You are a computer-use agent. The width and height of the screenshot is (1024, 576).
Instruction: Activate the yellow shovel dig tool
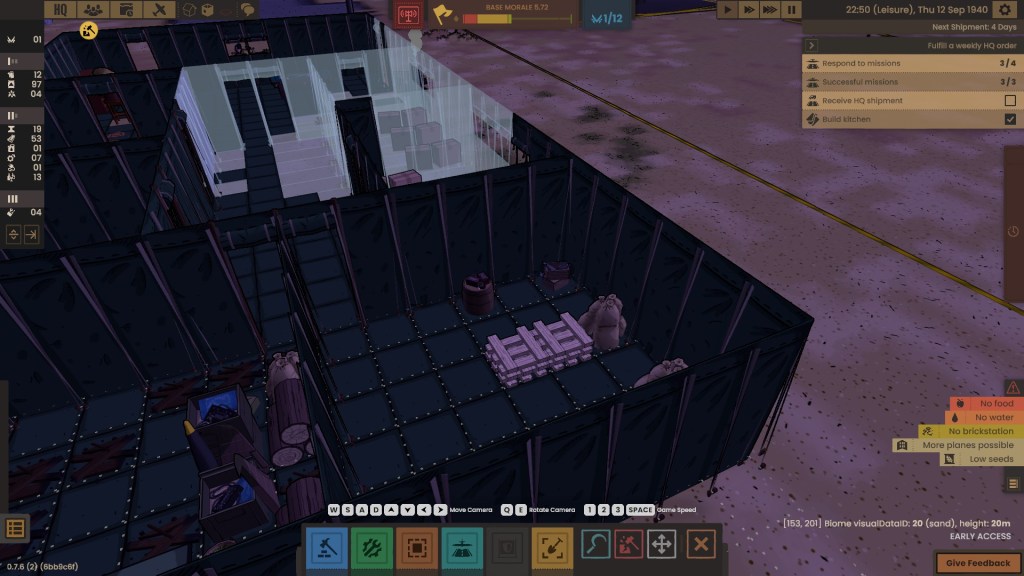[x=552, y=547]
